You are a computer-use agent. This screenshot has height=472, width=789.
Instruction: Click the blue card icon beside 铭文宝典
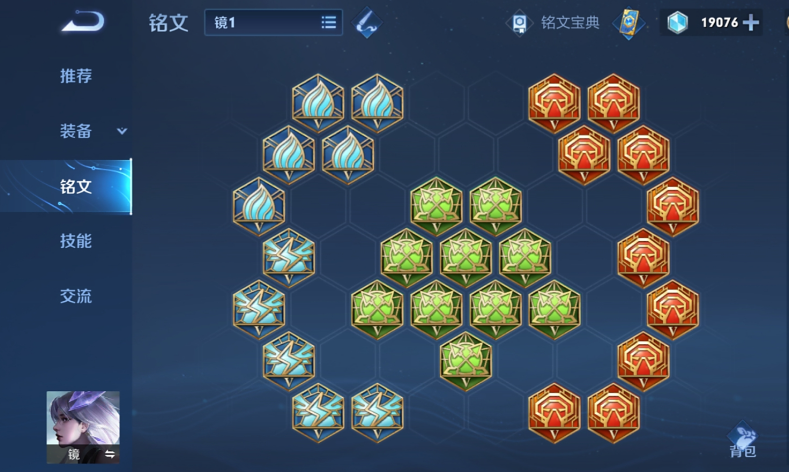coord(628,22)
